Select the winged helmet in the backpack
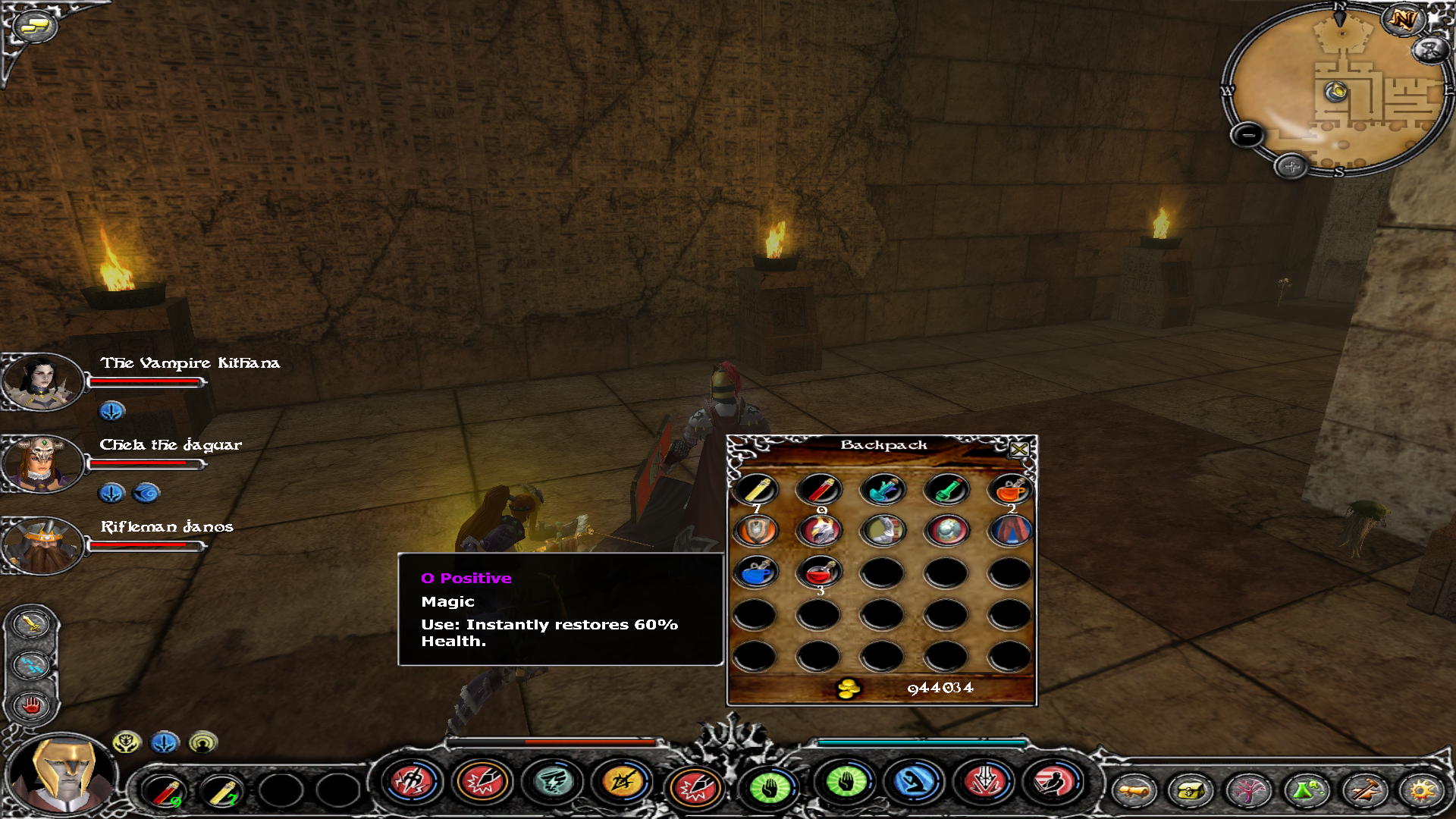The image size is (1456, 819). (x=820, y=531)
